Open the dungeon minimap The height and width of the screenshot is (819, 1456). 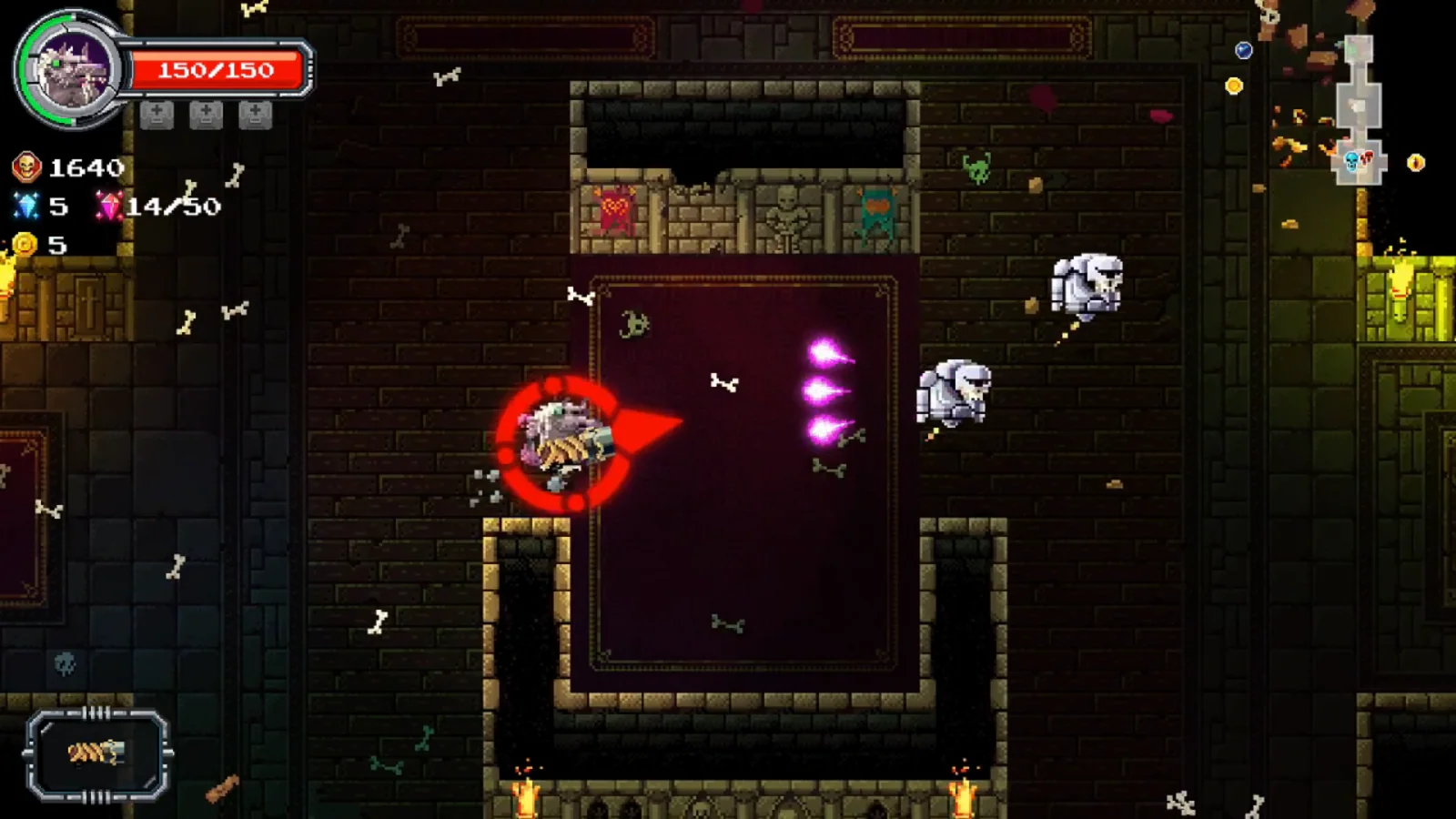[x=1360, y=111]
